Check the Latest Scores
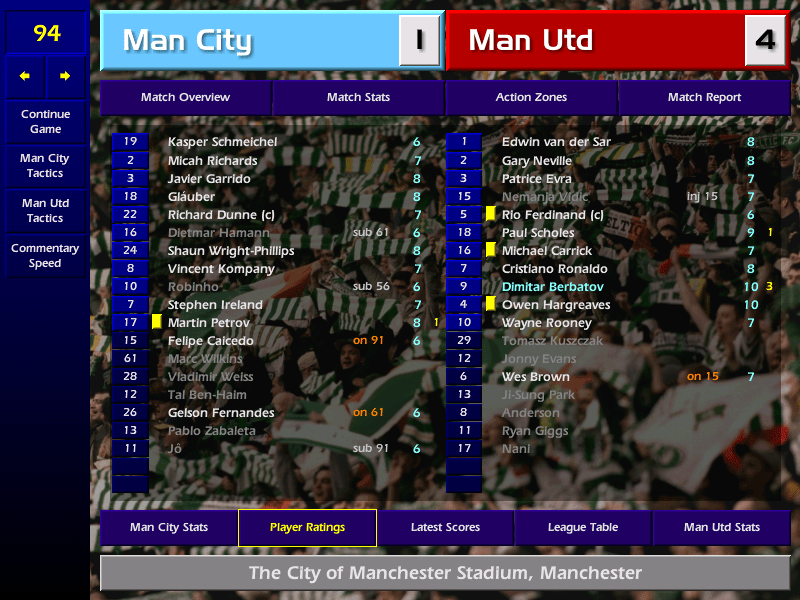 pos(445,527)
